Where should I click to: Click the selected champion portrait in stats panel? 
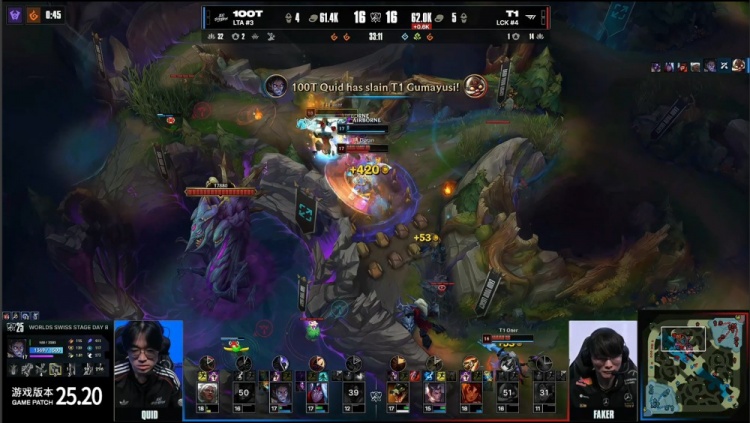click(18, 348)
